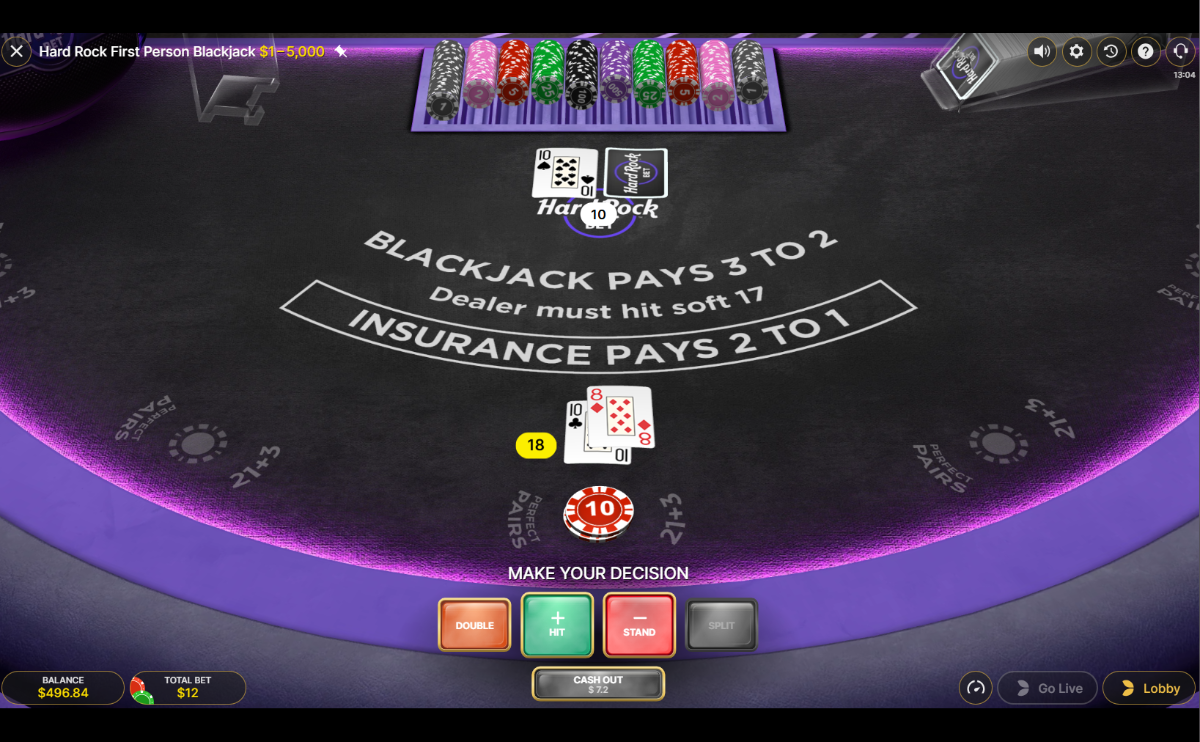This screenshot has width=1200, height=742.
Task: Hit to draw another card
Action: pyautogui.click(x=557, y=625)
